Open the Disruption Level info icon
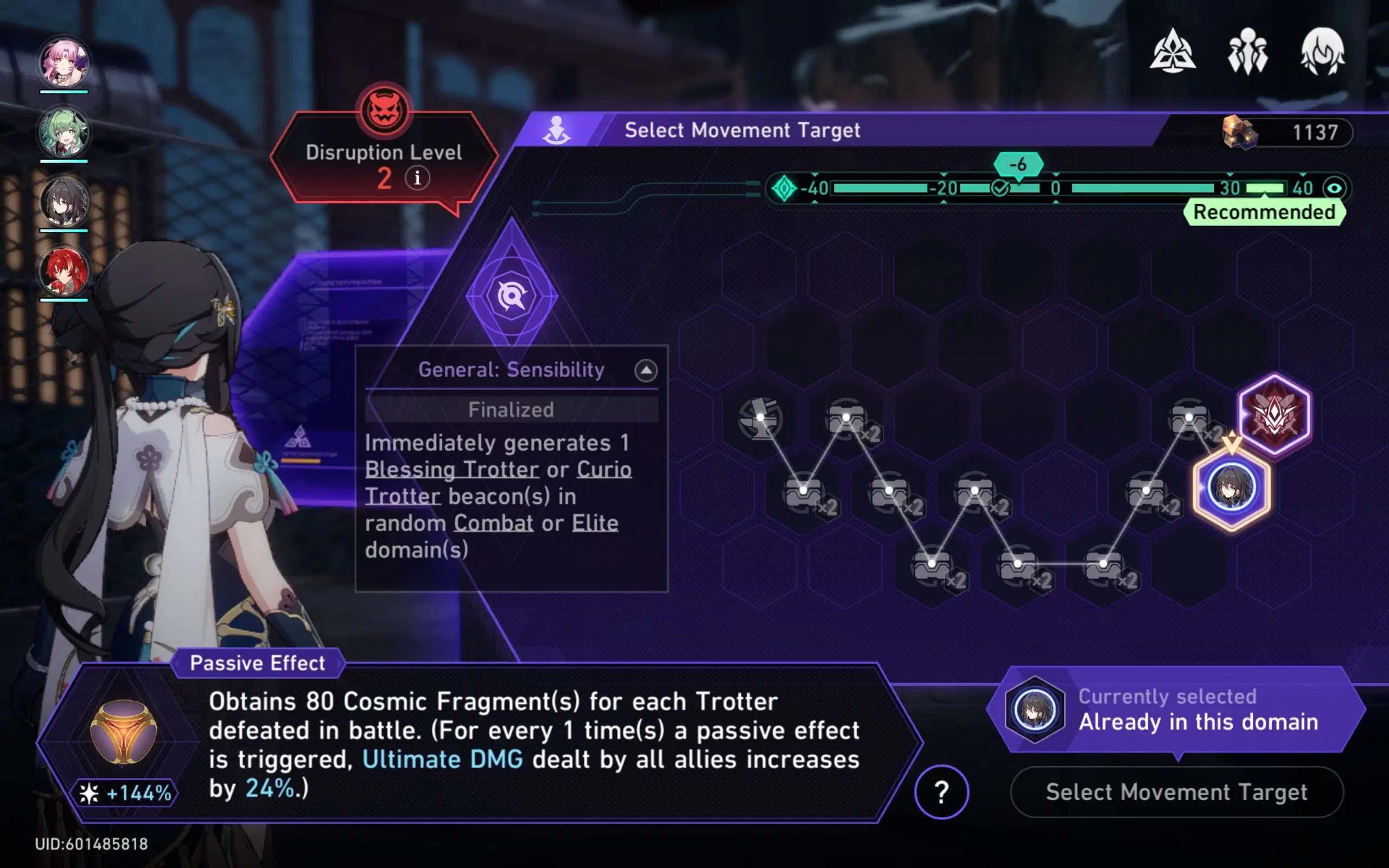The height and width of the screenshot is (868, 1389). pyautogui.click(x=418, y=178)
